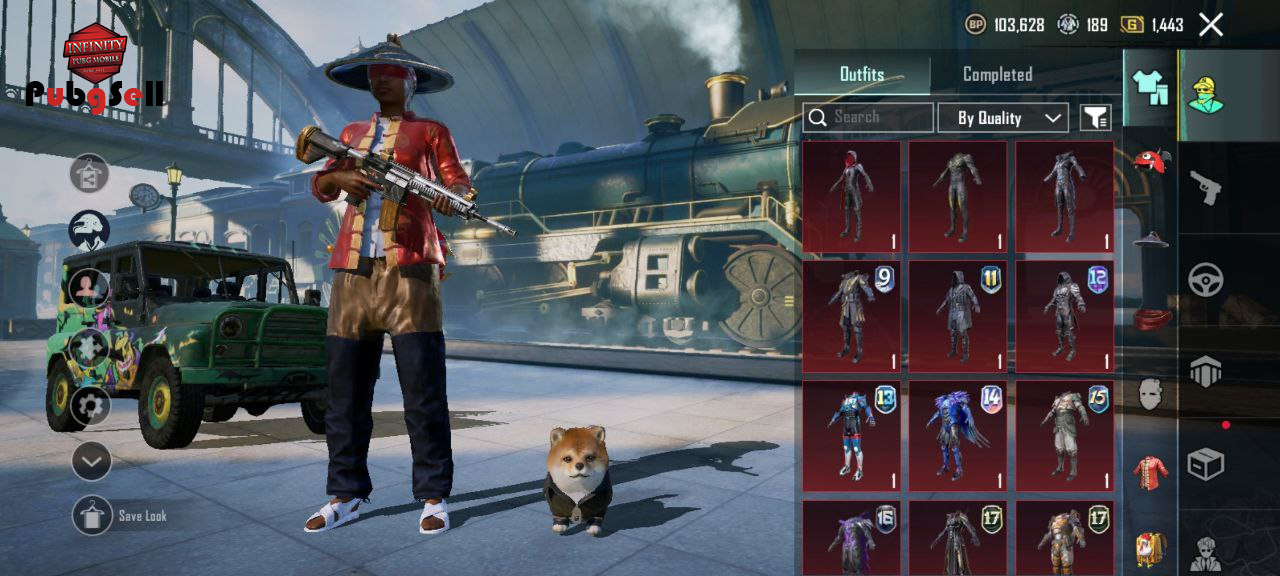The height and width of the screenshot is (576, 1280).
Task: Pick the outfit with level 12 badge
Action: pos(1064,316)
